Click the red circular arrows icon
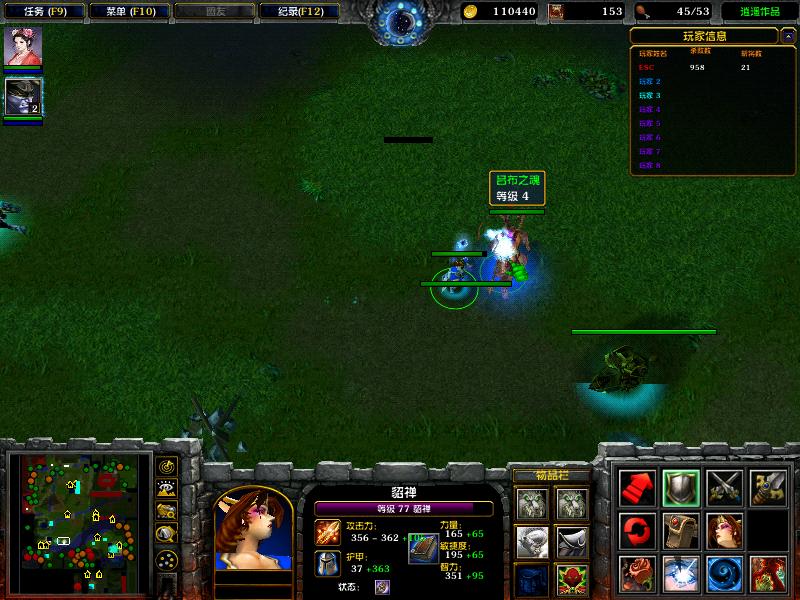 point(638,530)
